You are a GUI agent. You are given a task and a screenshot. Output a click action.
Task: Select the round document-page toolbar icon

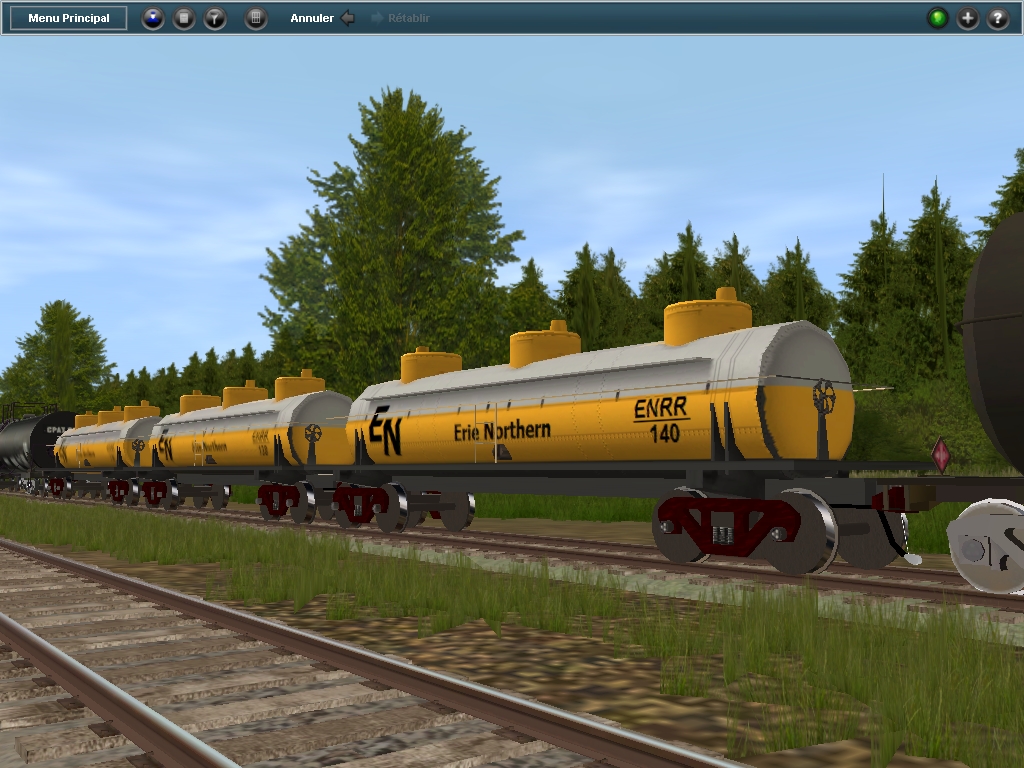pyautogui.click(x=184, y=18)
